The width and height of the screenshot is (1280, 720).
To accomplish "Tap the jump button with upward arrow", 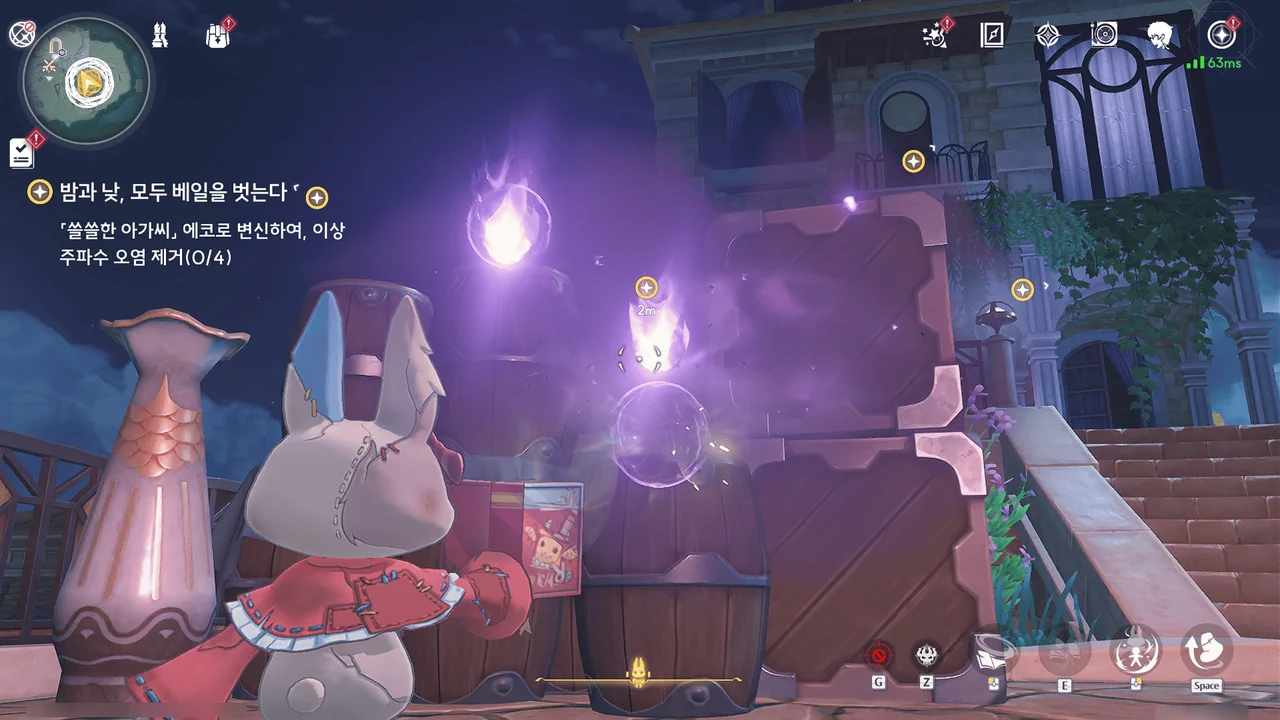I will (1206, 650).
